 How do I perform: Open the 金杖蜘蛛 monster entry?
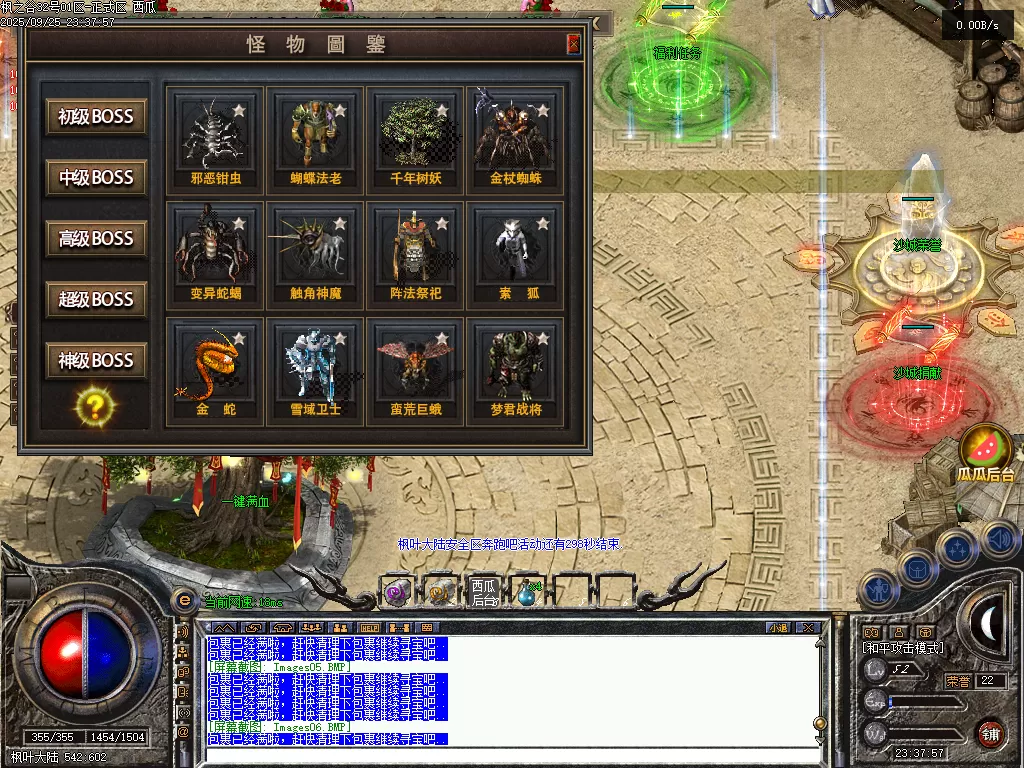[x=515, y=139]
